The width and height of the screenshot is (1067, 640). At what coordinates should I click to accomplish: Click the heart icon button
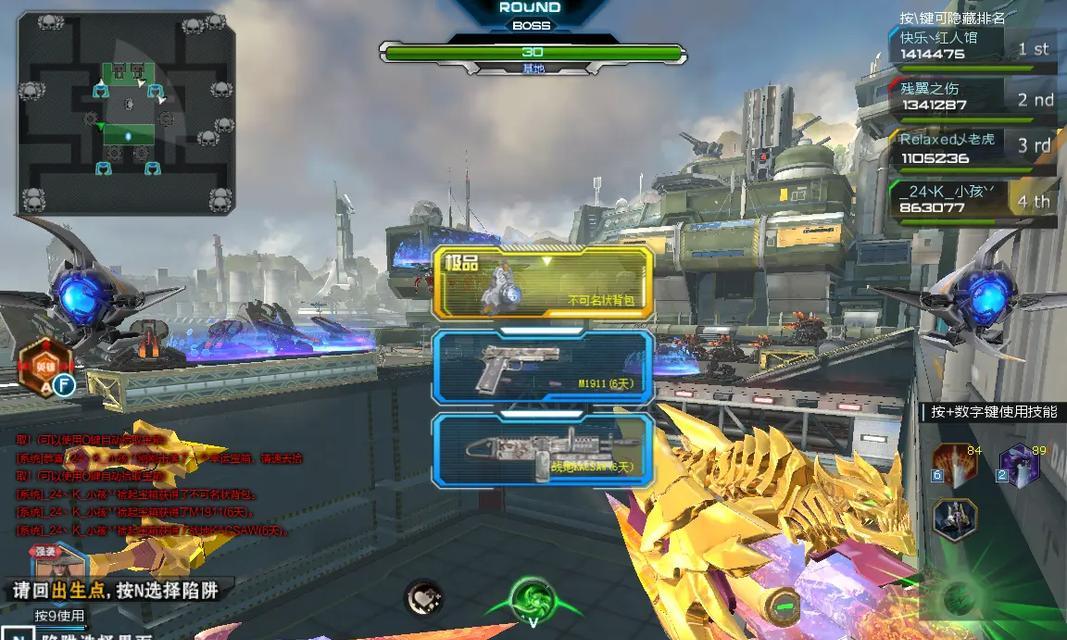click(x=424, y=599)
